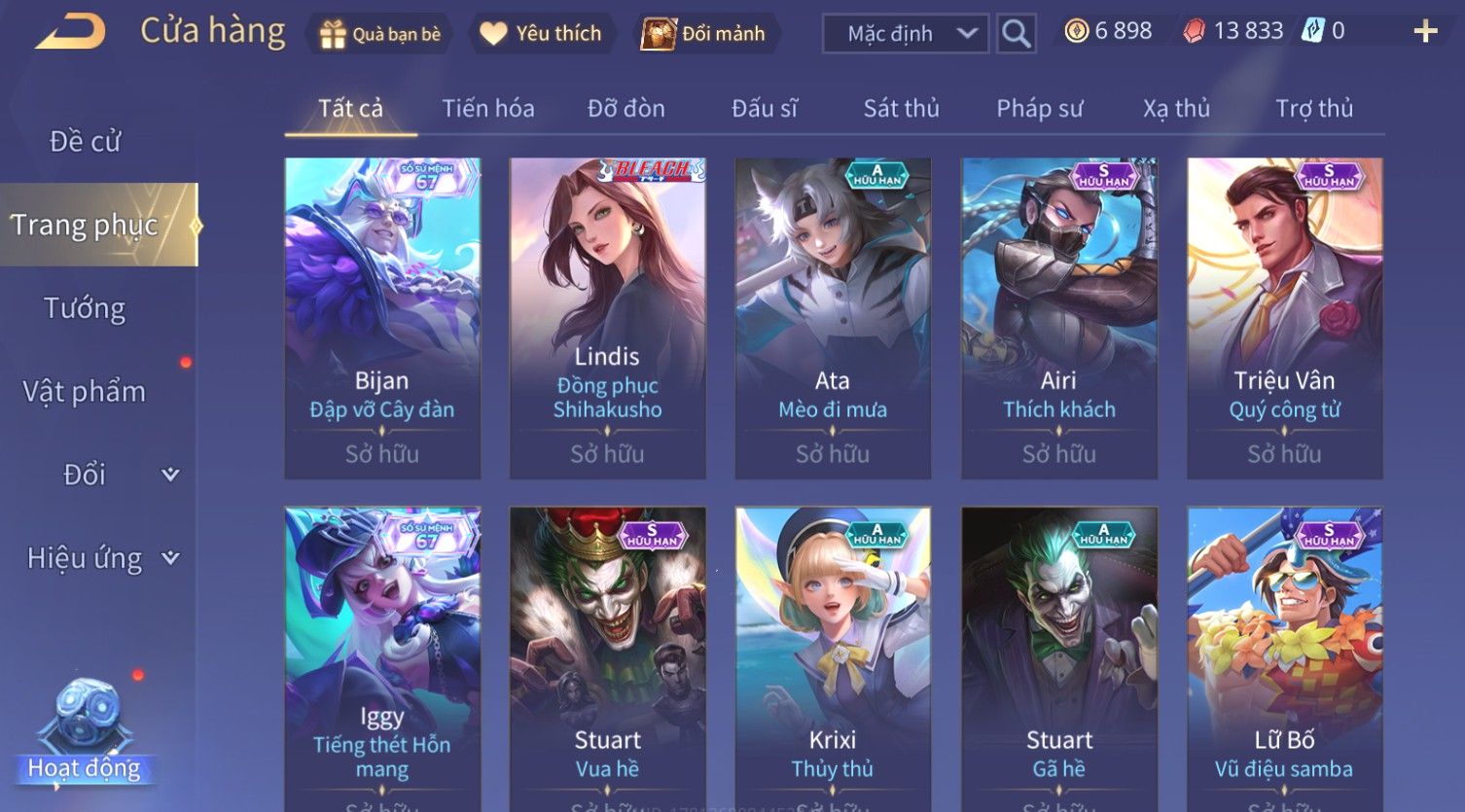Image resolution: width=1465 pixels, height=812 pixels.
Task: Open the Quà bạn bè gift menu
Action: pos(380,34)
